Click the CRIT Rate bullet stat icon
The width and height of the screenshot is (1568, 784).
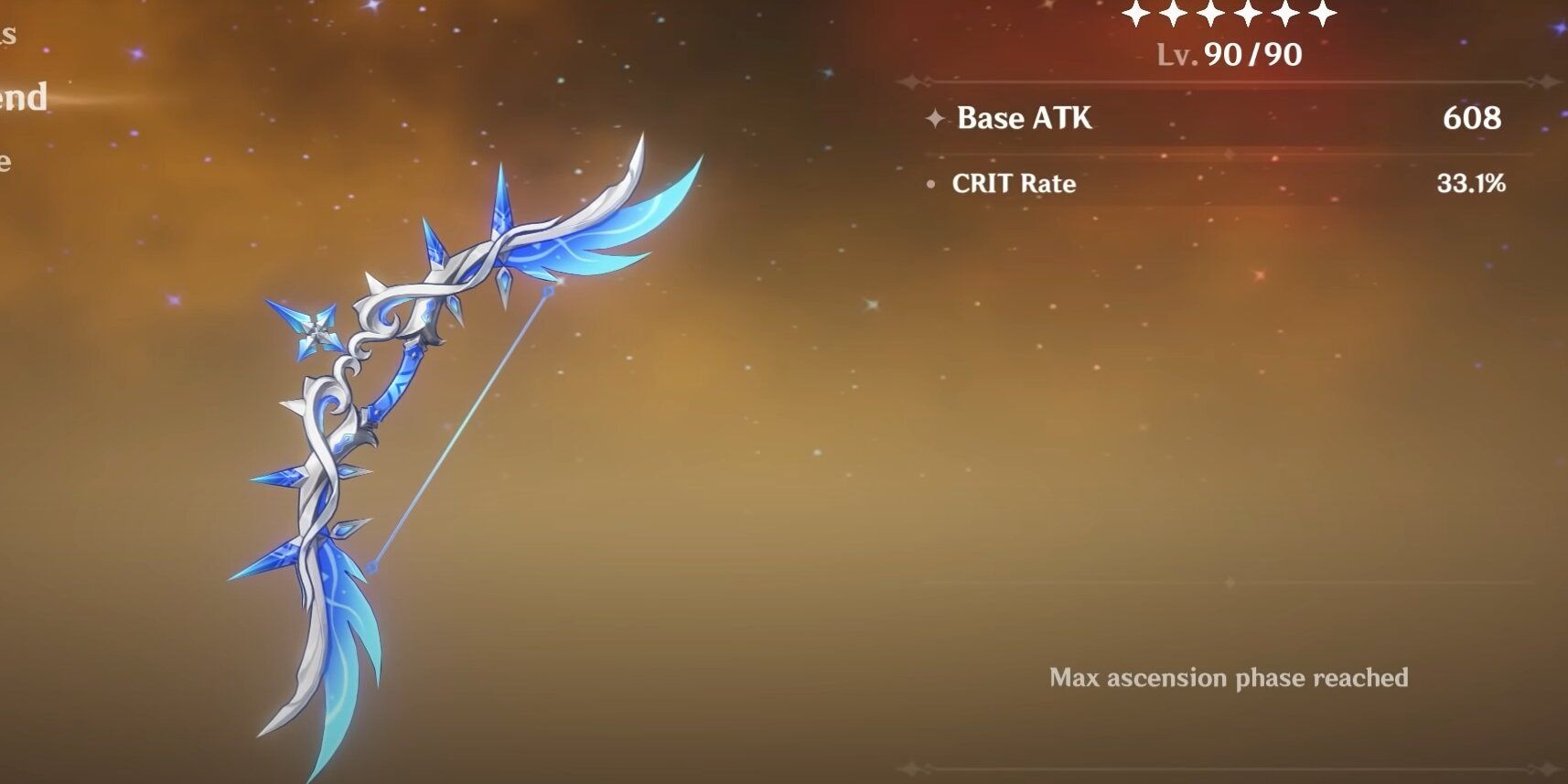coord(930,185)
